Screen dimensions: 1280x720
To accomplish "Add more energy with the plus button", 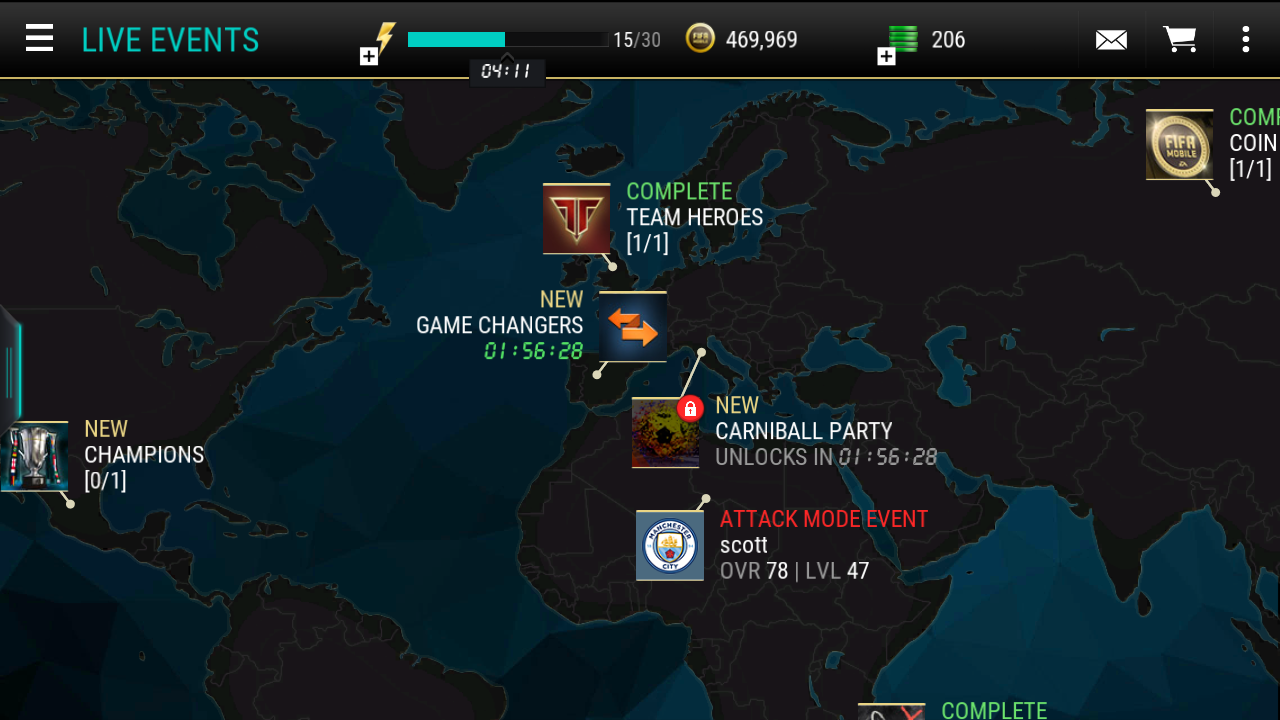I will click(369, 56).
